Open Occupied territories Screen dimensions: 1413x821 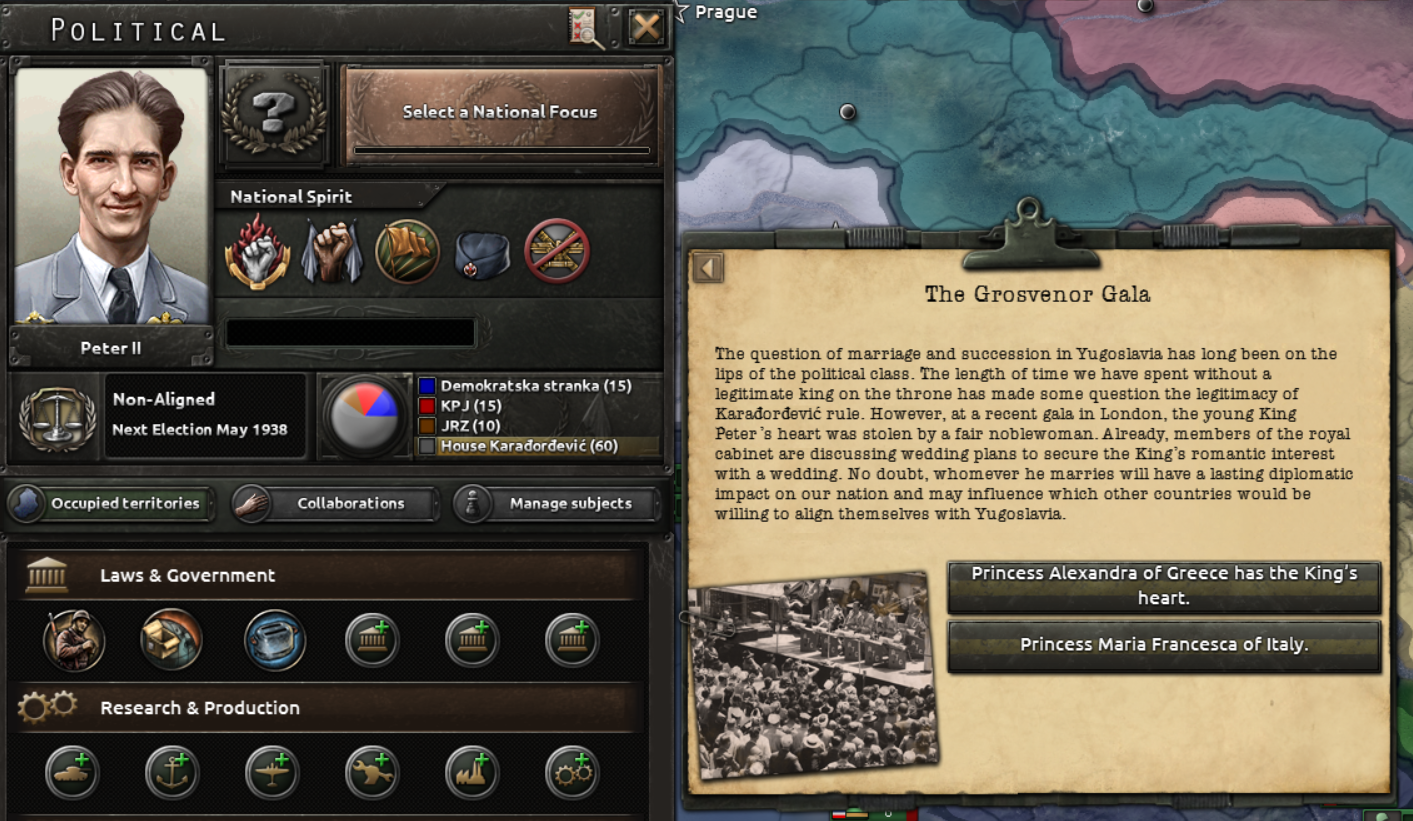[x=111, y=503]
